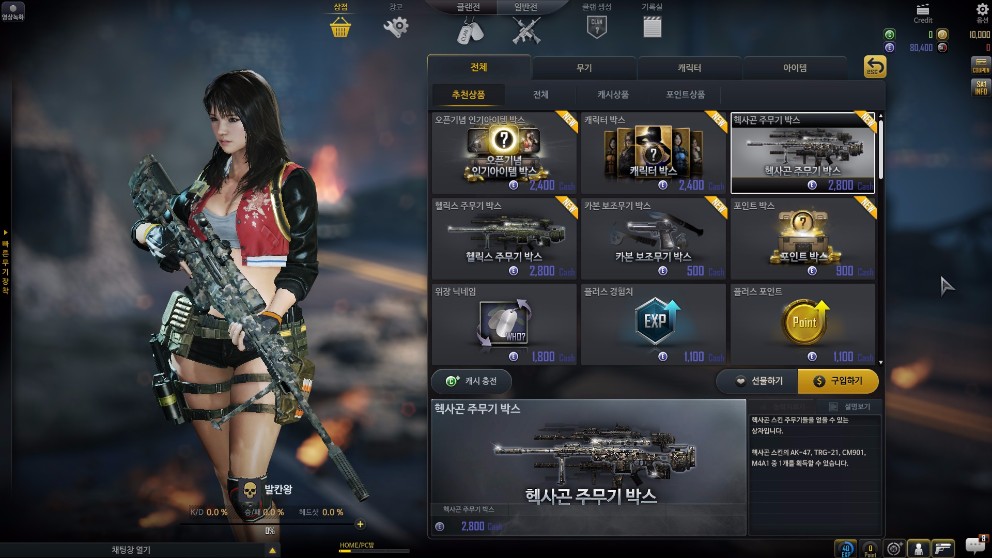Select the 포인트상품 point items sub-tab
The image size is (992, 558).
[685, 95]
